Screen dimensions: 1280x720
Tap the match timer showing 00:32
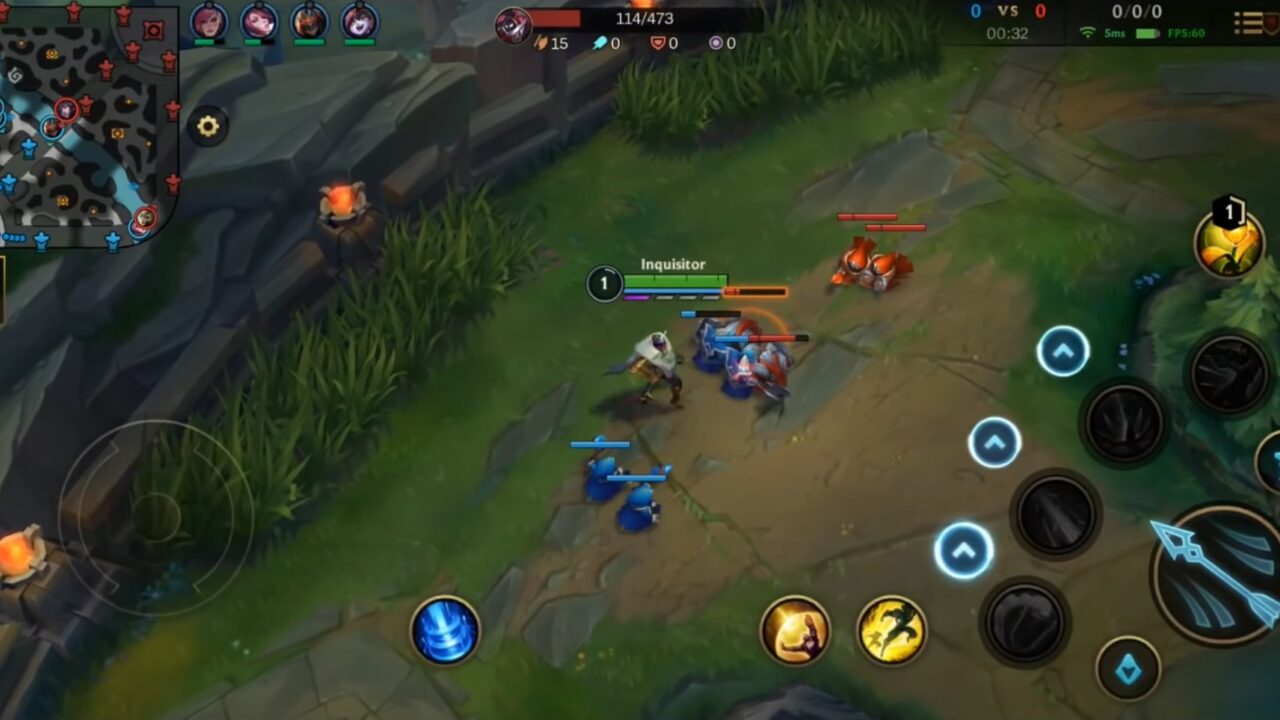[x=1005, y=31]
